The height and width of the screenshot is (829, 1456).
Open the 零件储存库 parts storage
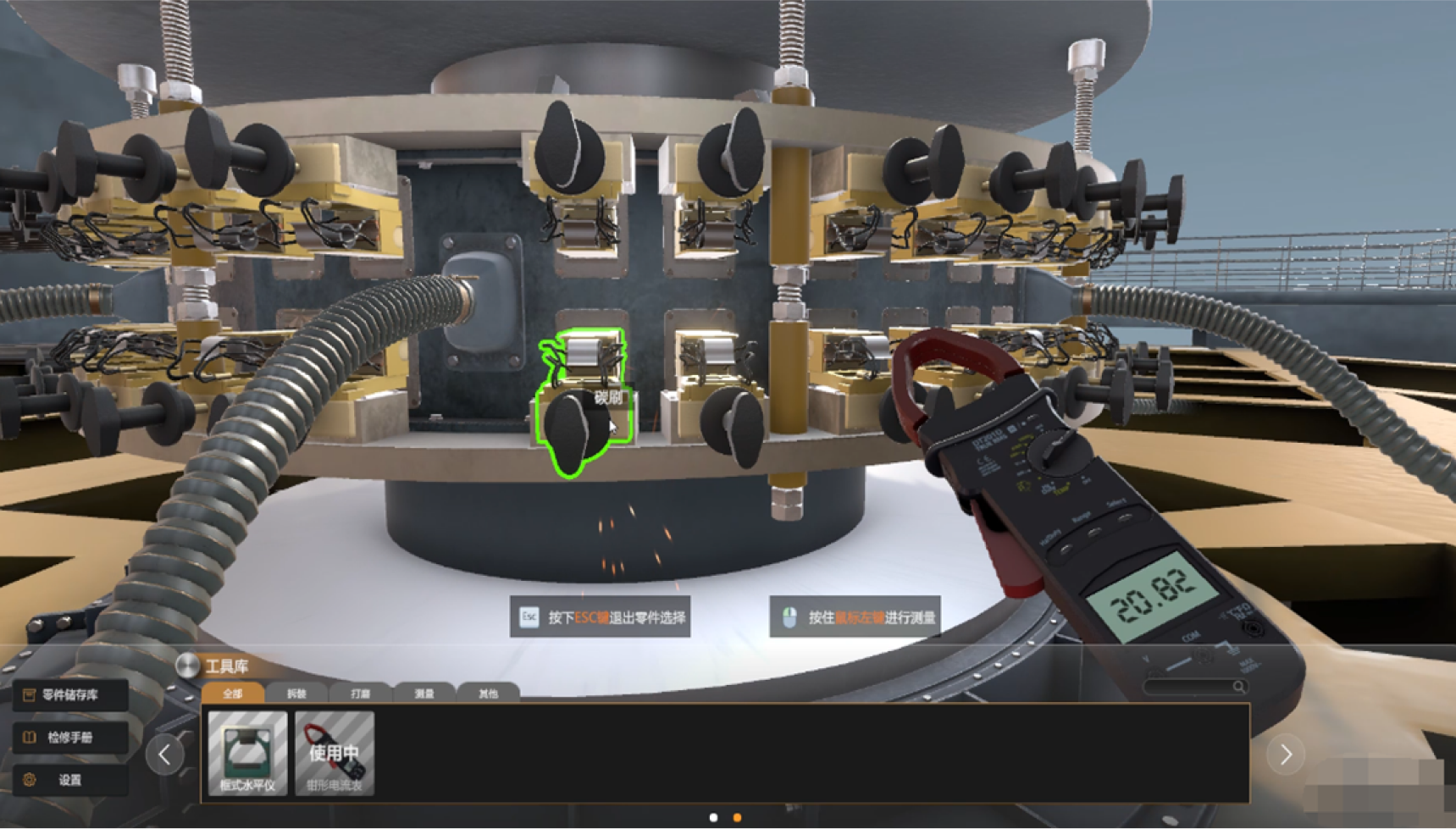[x=70, y=695]
